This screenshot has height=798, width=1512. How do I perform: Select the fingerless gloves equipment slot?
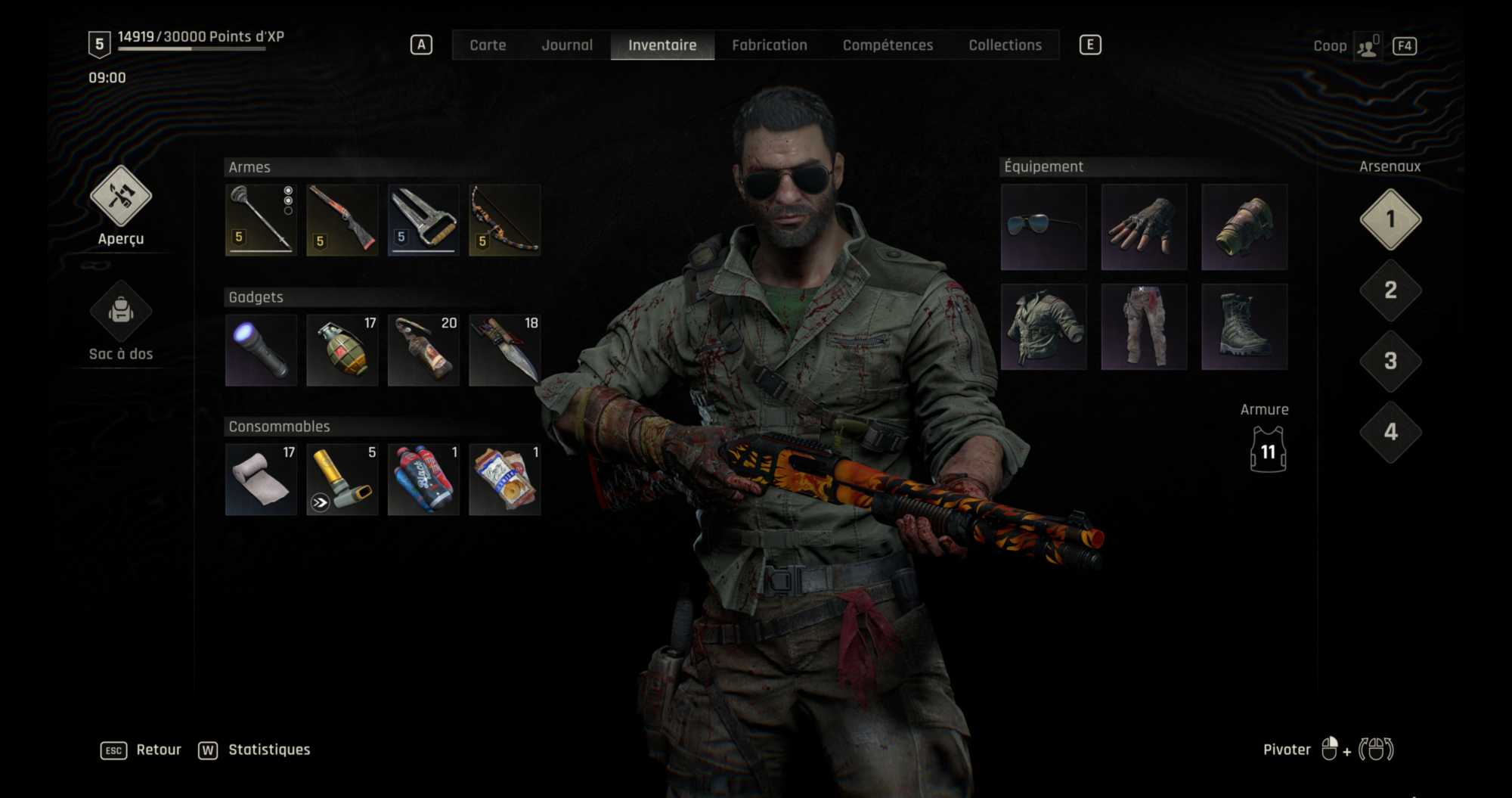(x=1144, y=227)
